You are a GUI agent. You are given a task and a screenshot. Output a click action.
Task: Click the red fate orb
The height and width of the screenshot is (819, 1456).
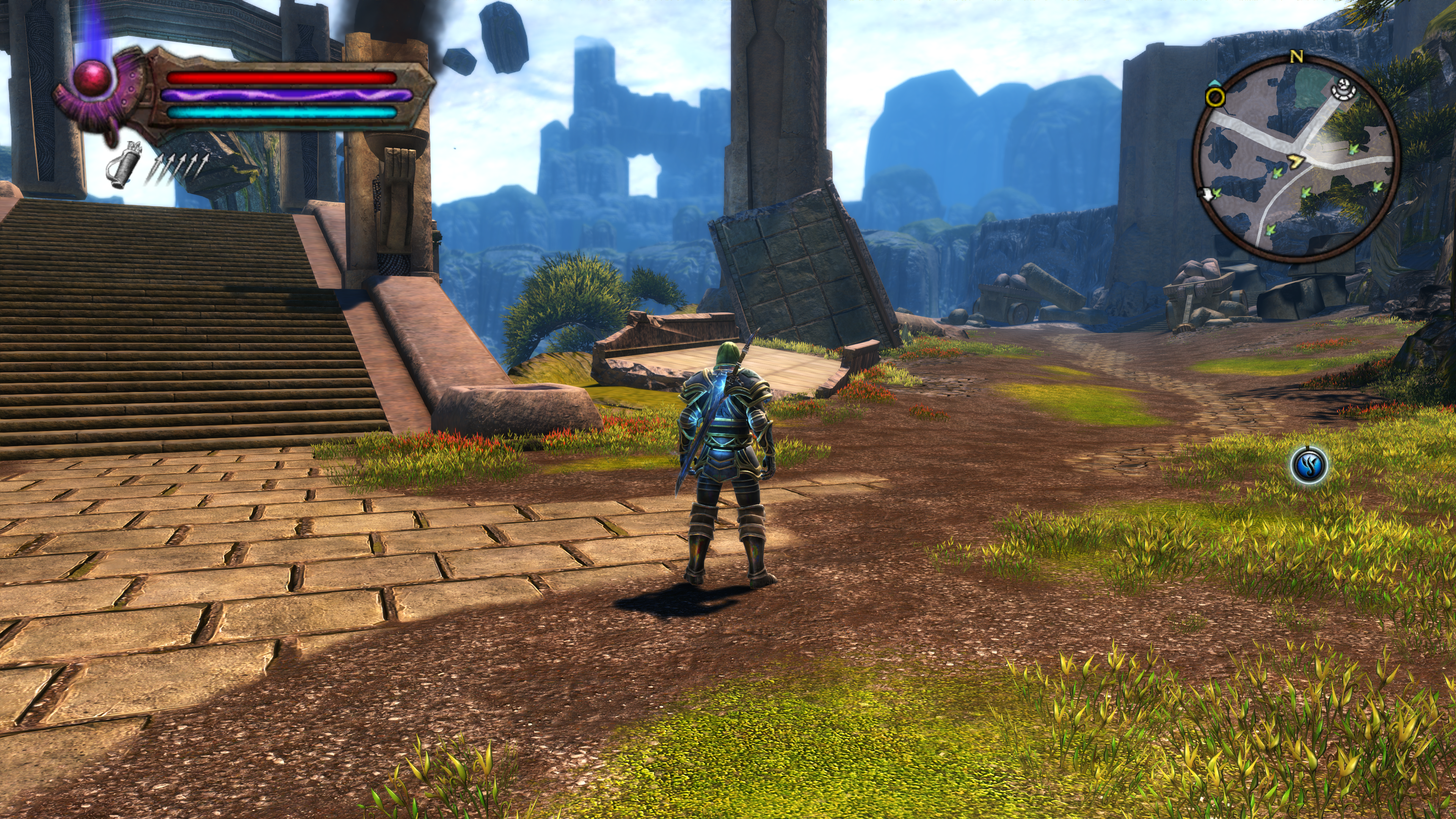[92, 77]
